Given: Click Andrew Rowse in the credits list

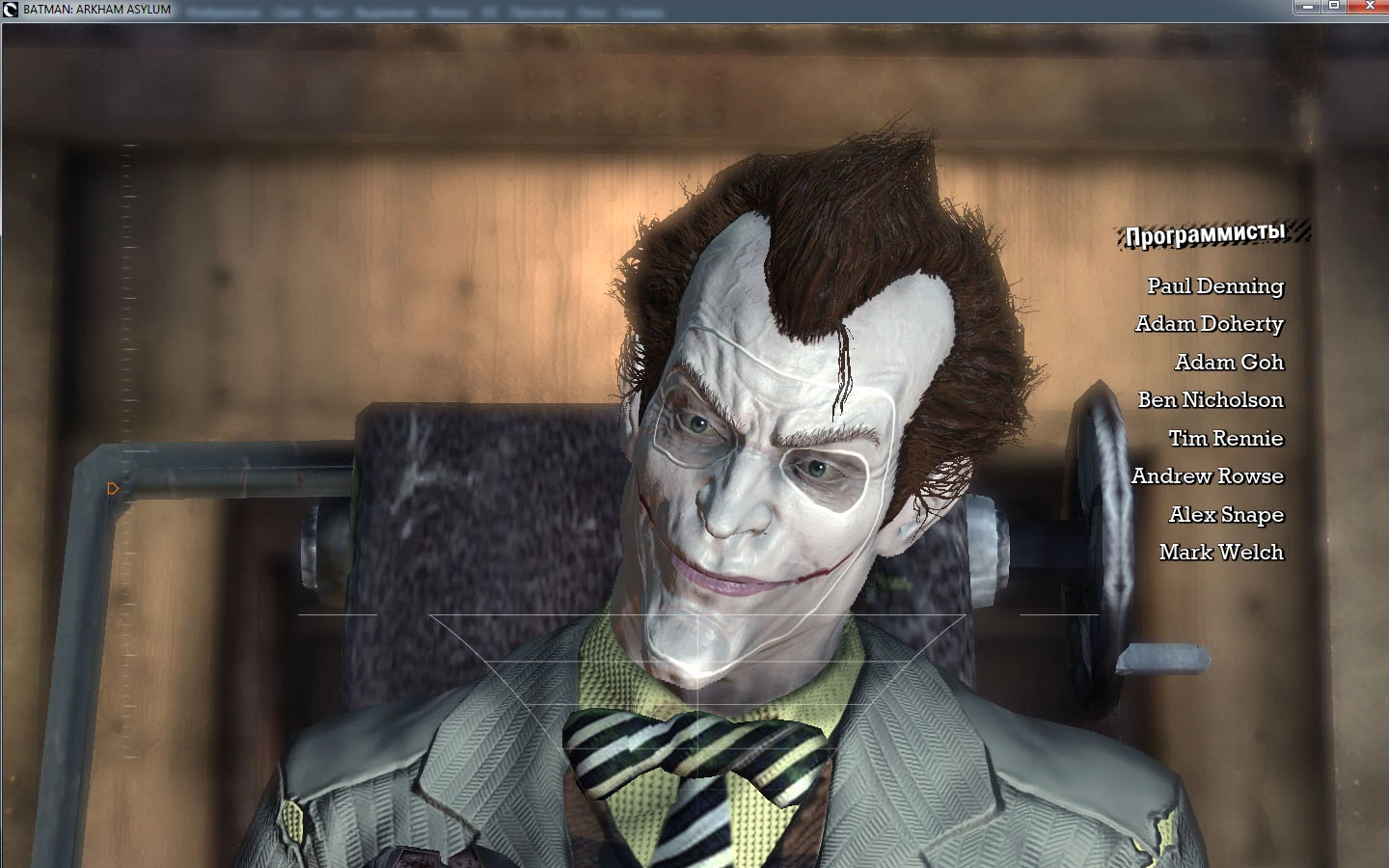Looking at the screenshot, I should 1207,475.
